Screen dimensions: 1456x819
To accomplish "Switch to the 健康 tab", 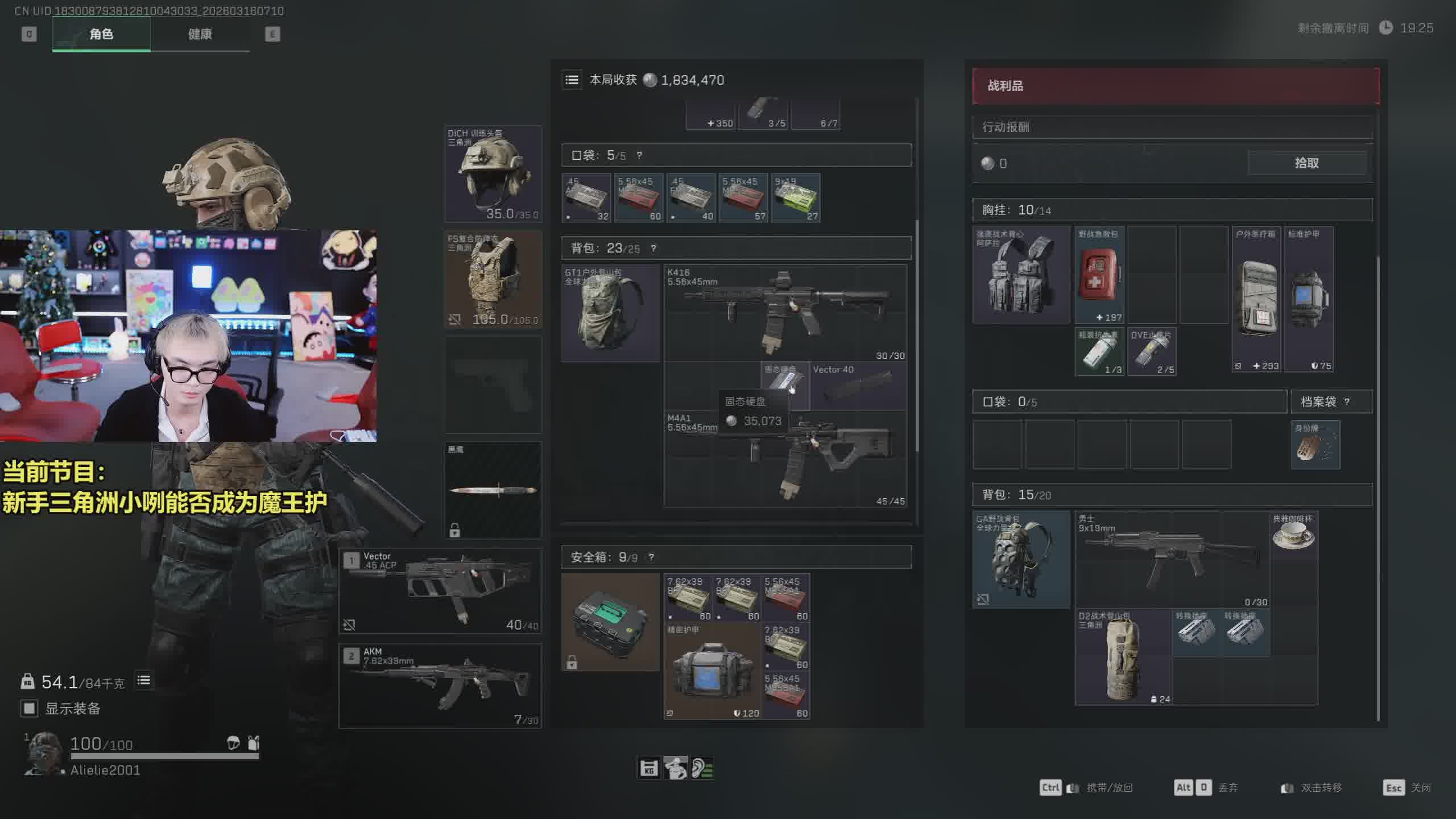I will point(200,34).
